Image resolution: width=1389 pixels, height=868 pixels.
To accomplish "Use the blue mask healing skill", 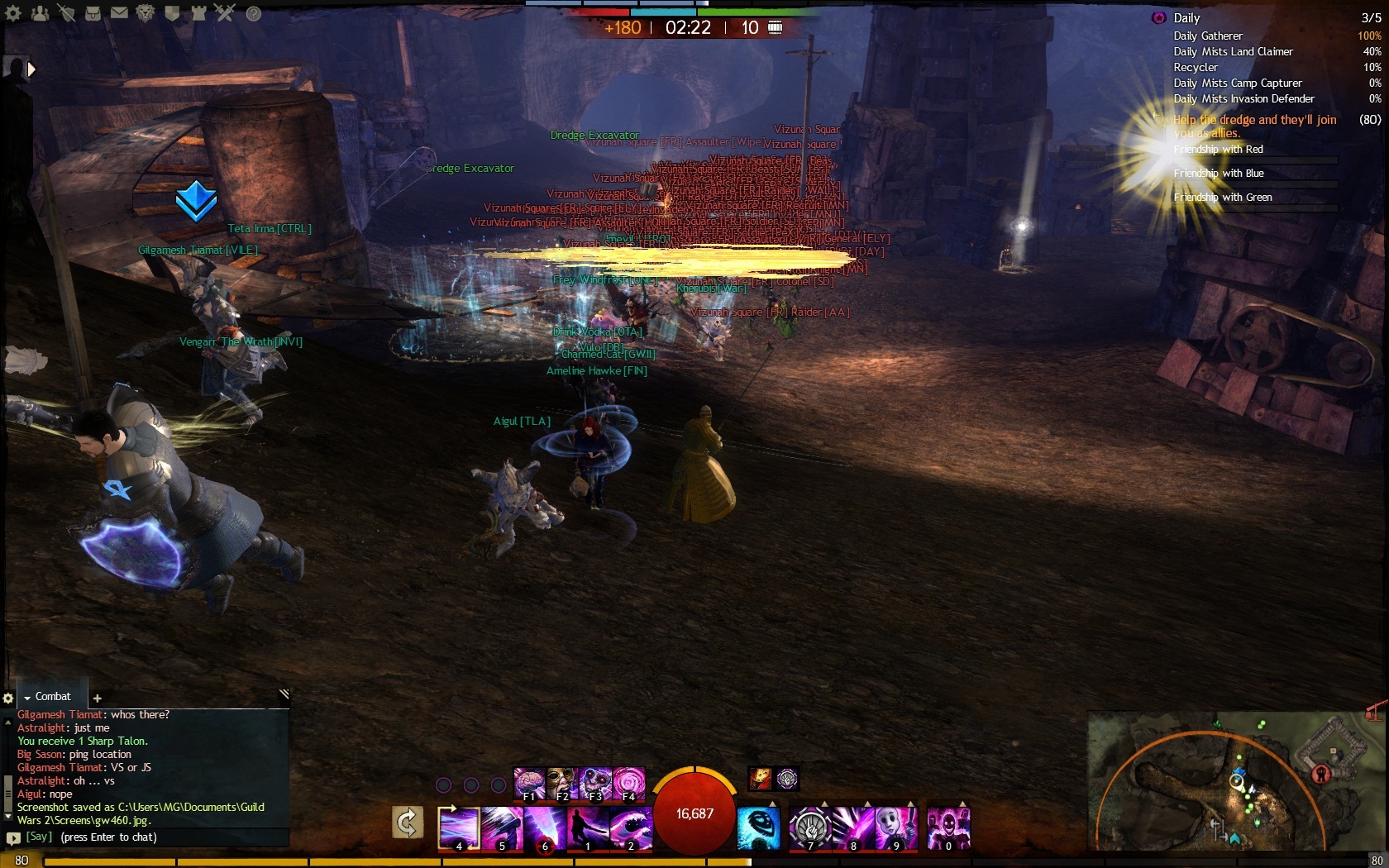I will [x=758, y=828].
